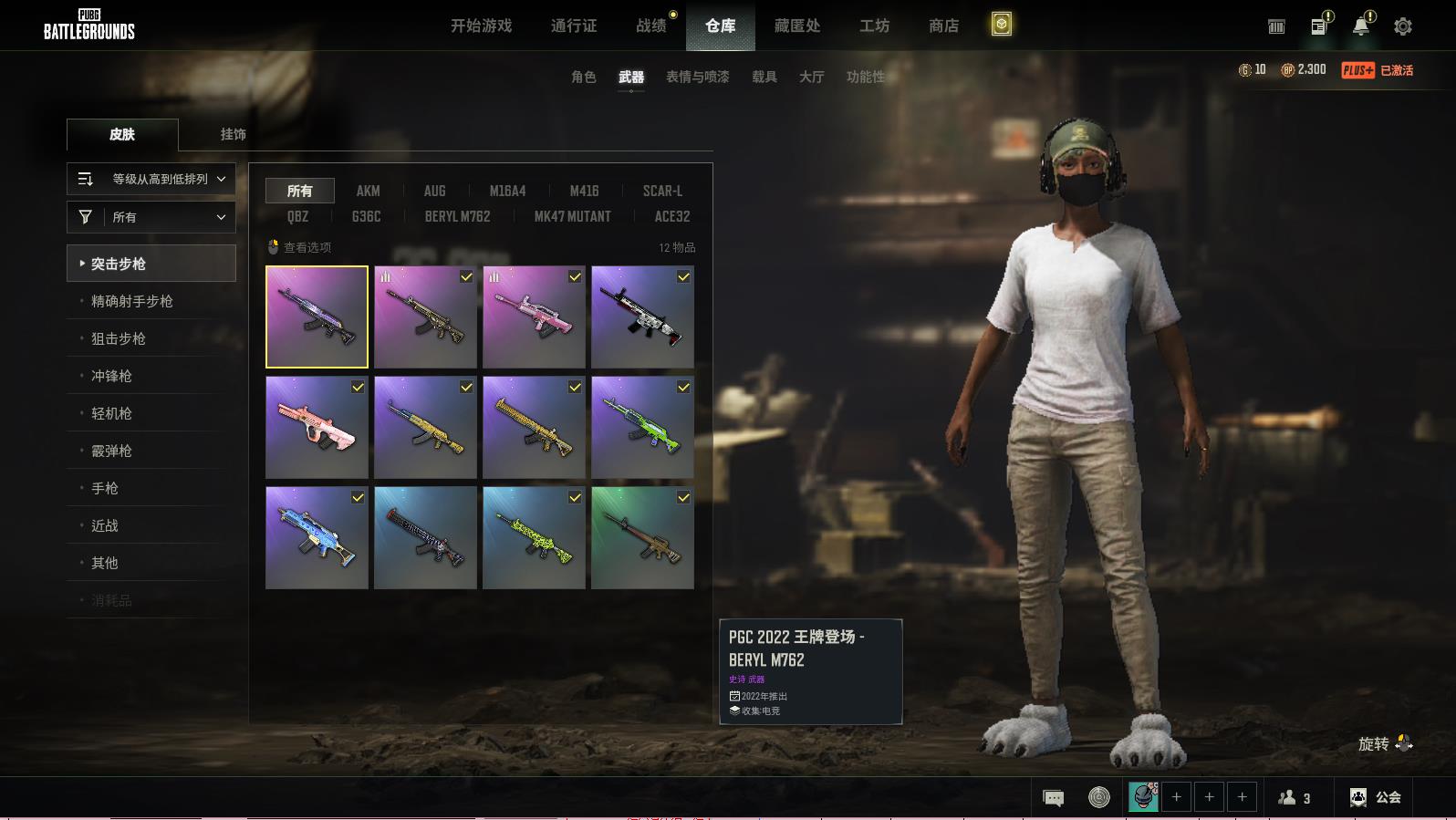Open the 等级从高到低排列 sort dropdown
Image resolution: width=1456 pixels, height=820 pixels.
pyautogui.click(x=151, y=179)
